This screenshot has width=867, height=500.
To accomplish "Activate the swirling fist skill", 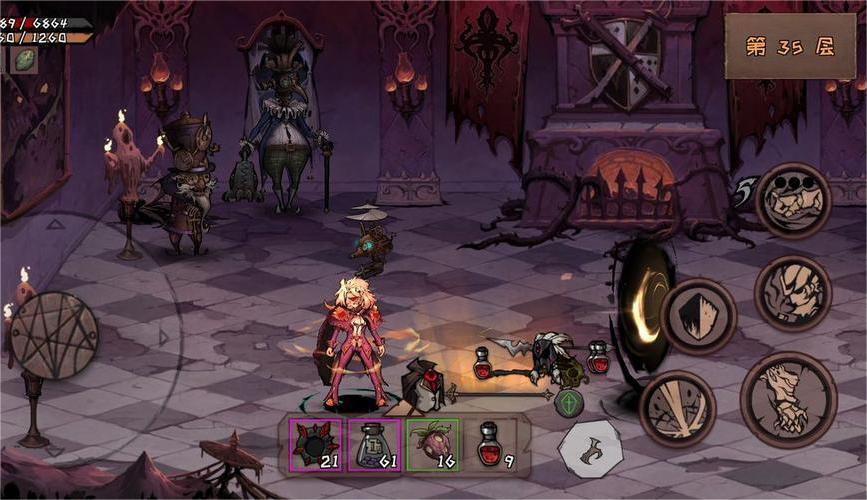I will 792,293.
